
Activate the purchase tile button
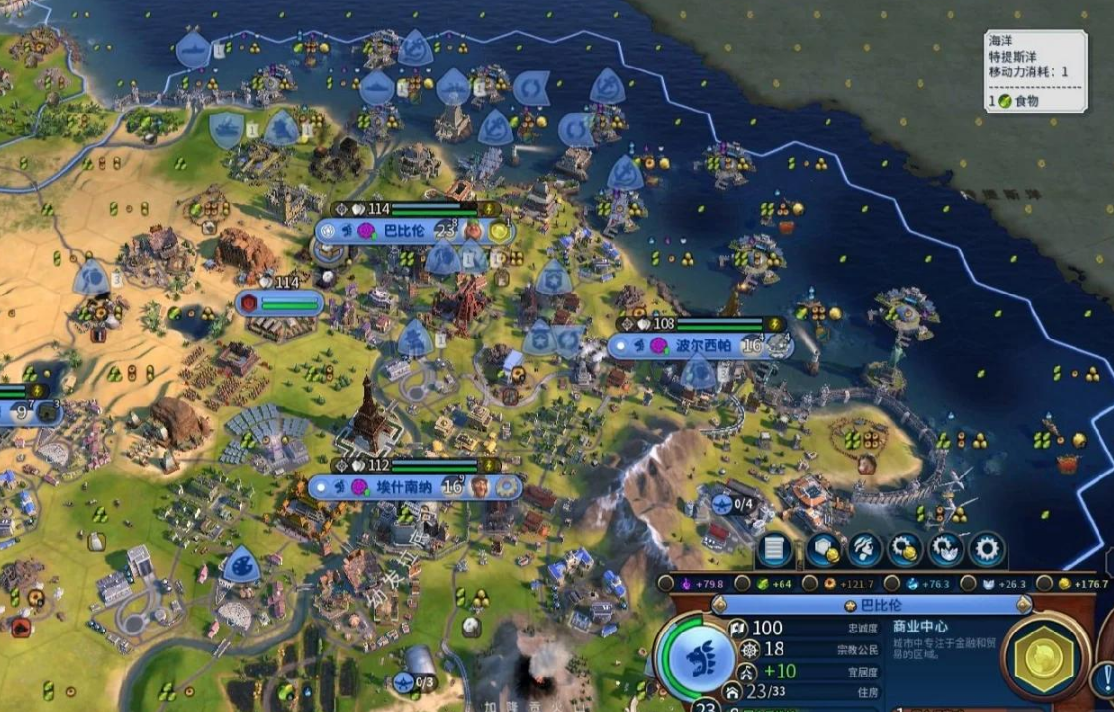[x=822, y=549]
